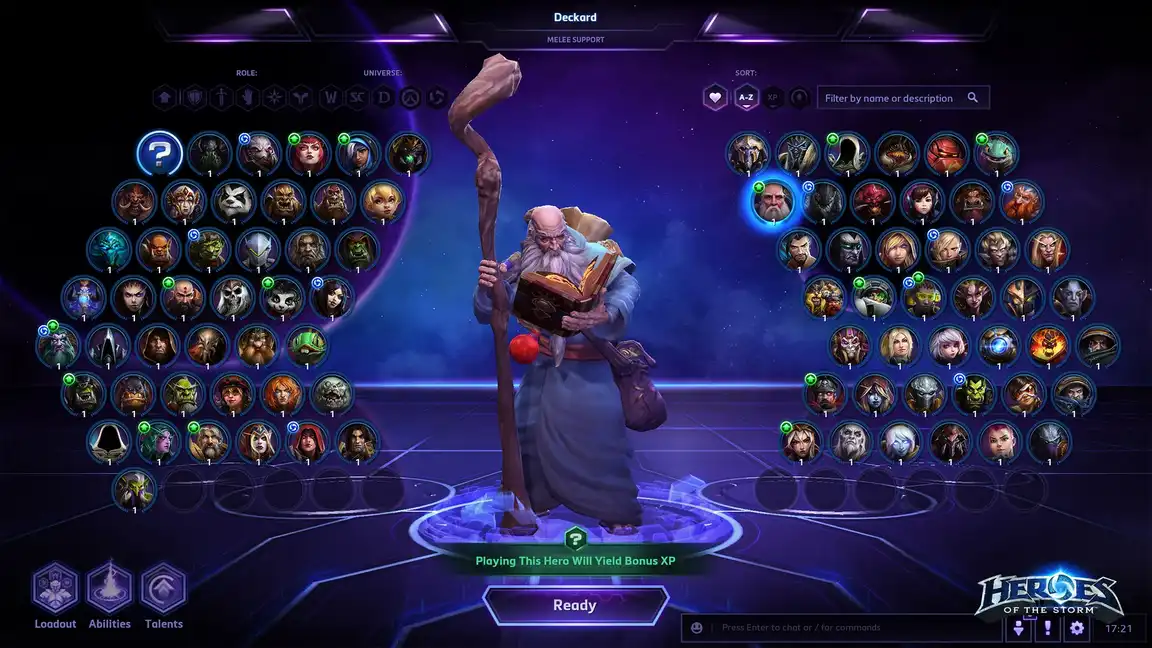1152x648 pixels.
Task: Open the Loadout panel
Action: coord(55,589)
